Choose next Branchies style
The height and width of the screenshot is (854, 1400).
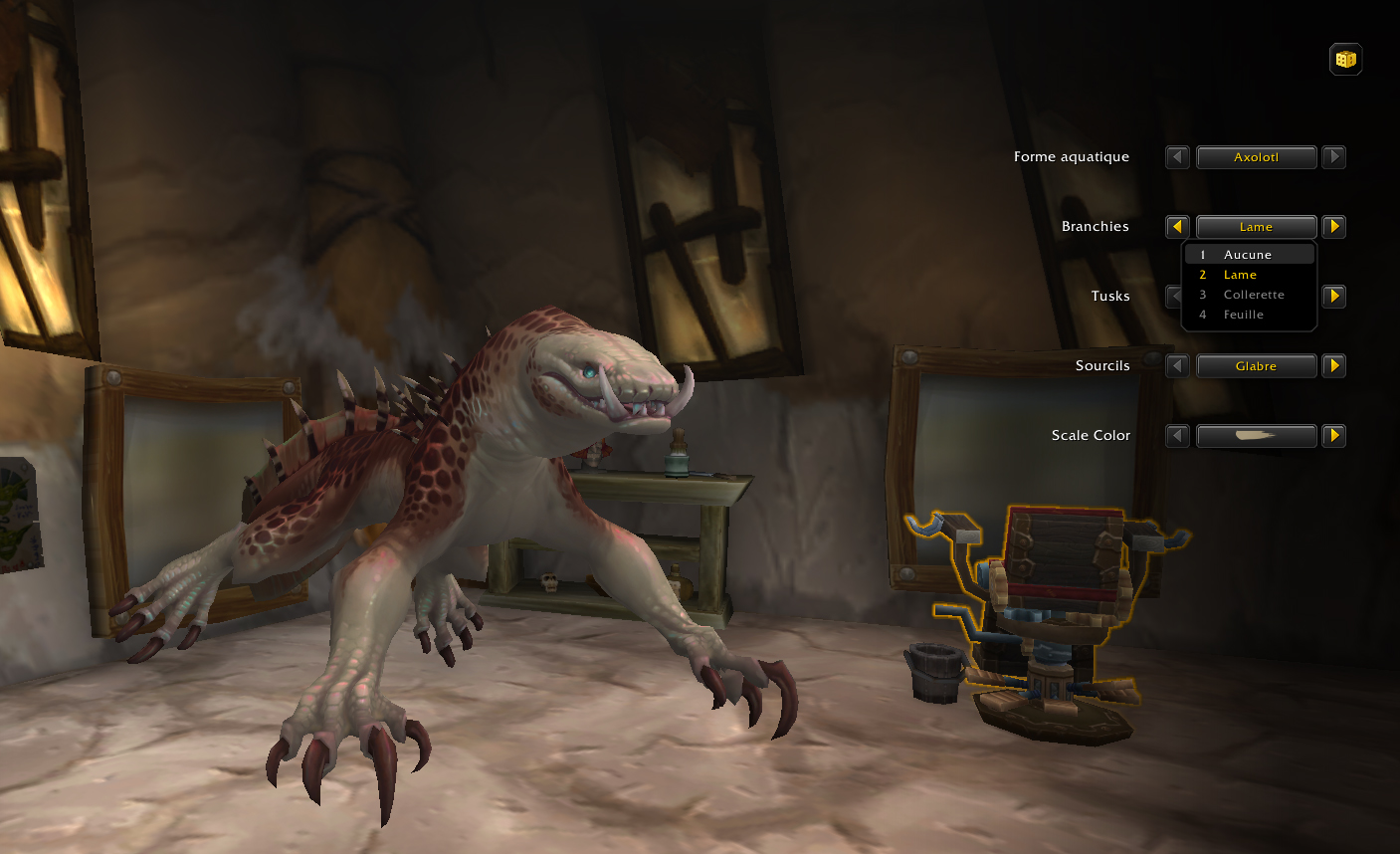[x=1334, y=227]
